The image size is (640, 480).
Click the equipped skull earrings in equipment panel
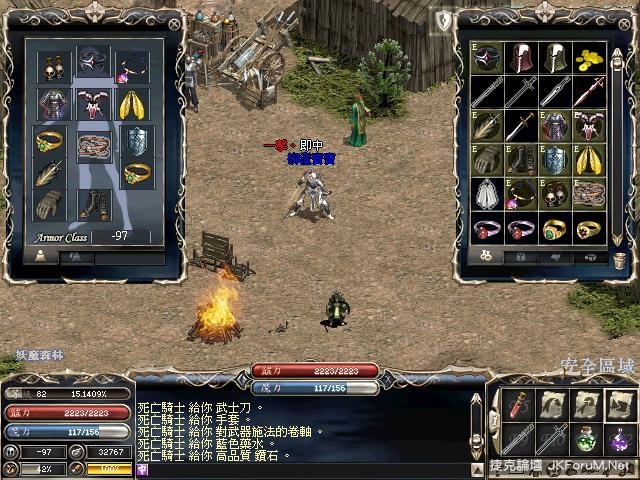point(51,67)
